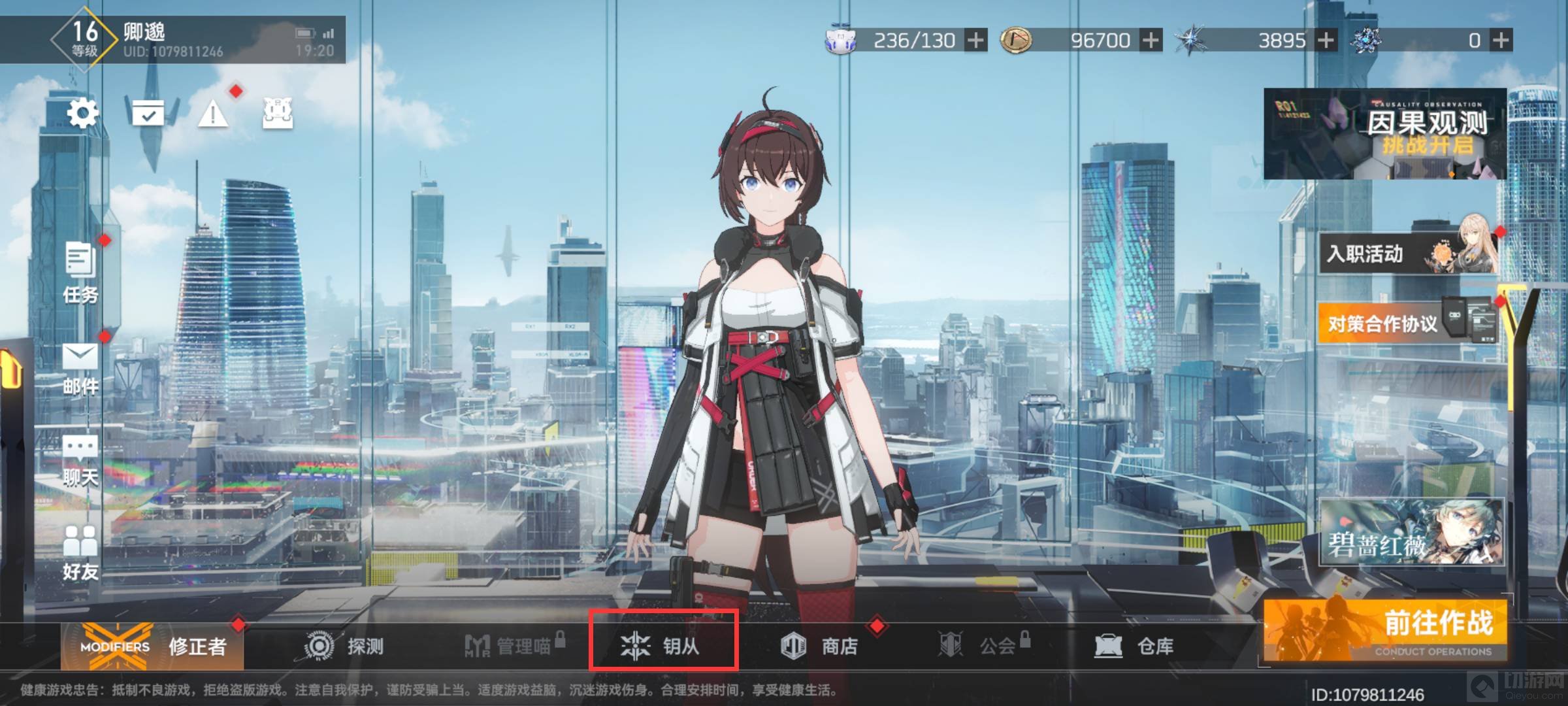Viewport: 1568px width, 706px height.
Task: Open the 入职活动 event
Action: point(1408,253)
